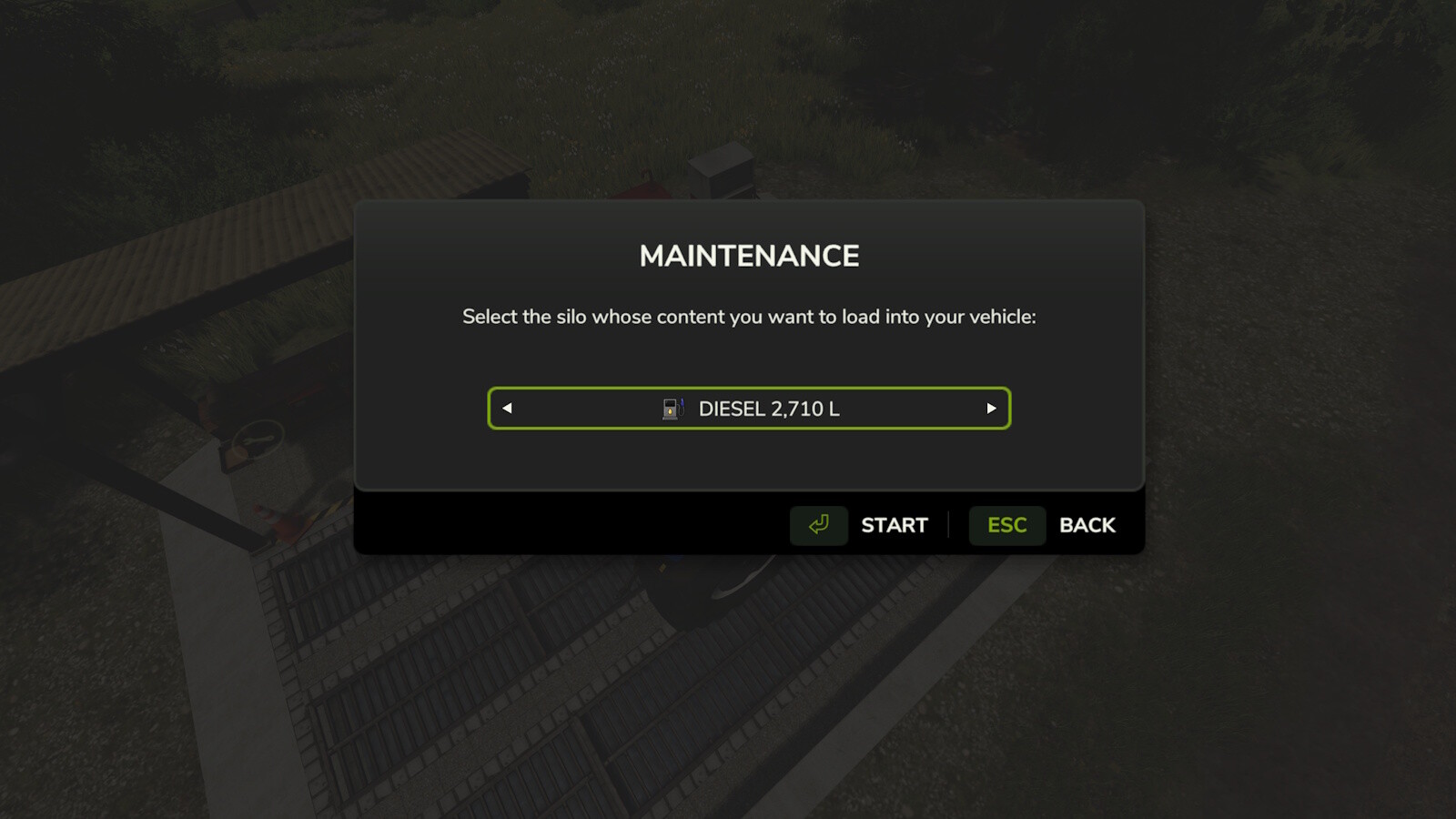The width and height of the screenshot is (1456, 819).
Task: Click the MAINTENANCE dialog title
Action: pyautogui.click(x=748, y=256)
